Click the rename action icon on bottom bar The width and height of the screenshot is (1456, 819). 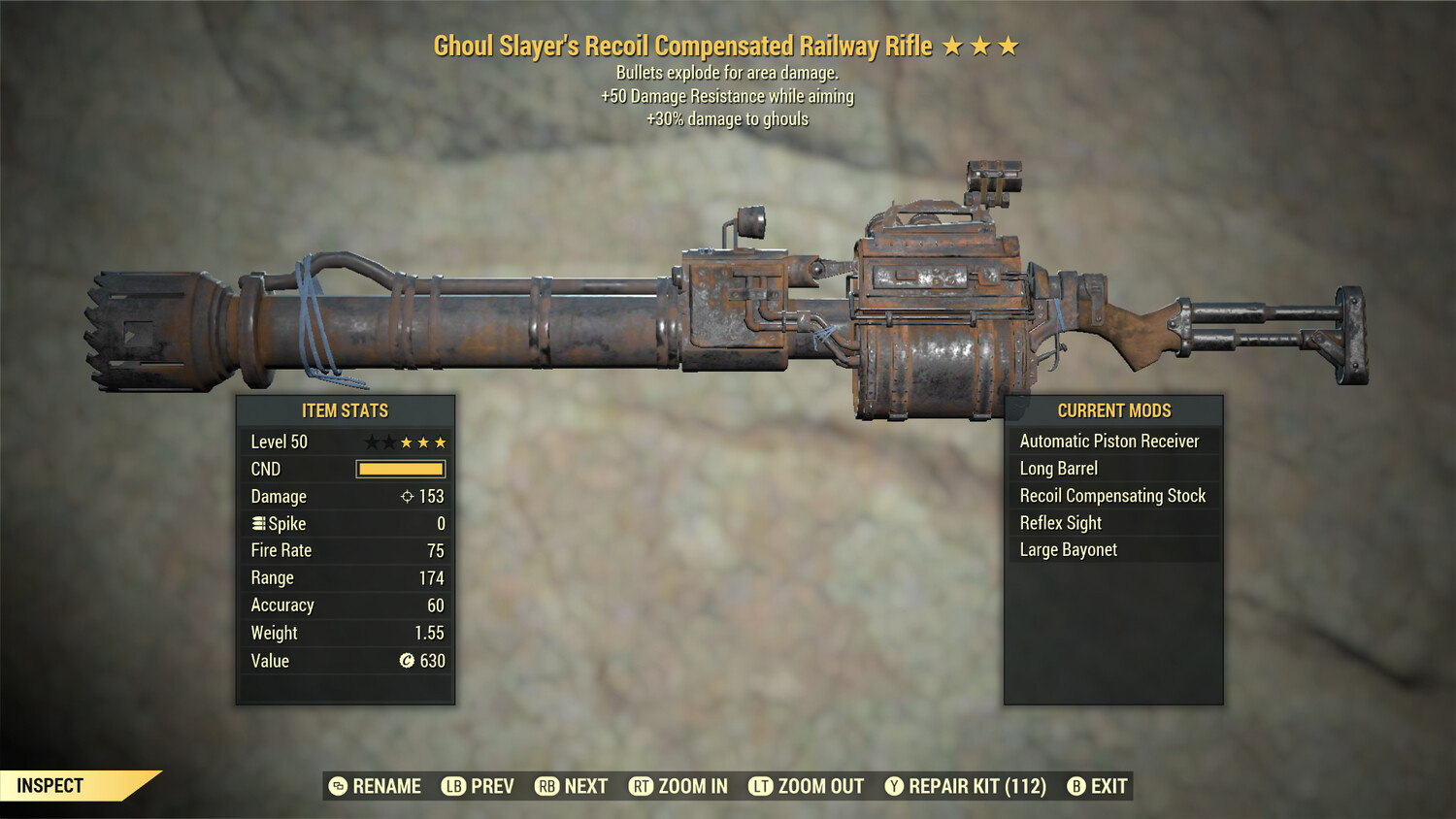(337, 786)
